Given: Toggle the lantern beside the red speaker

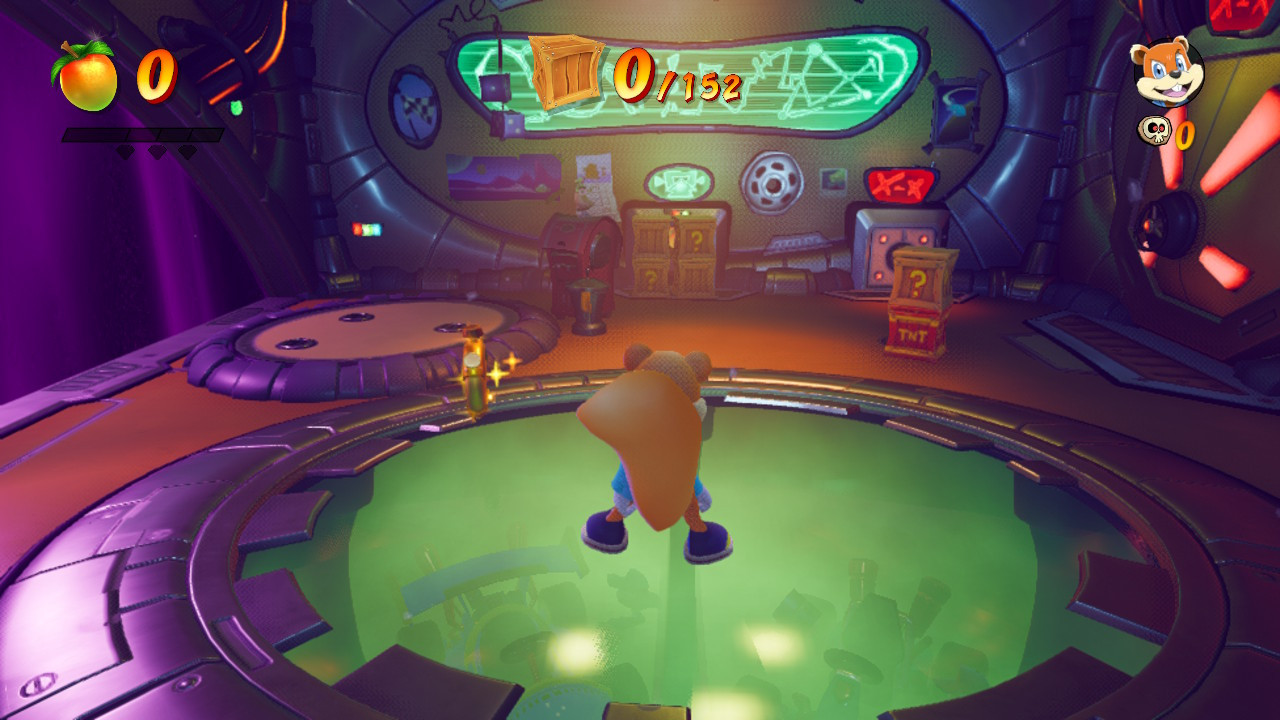Looking at the screenshot, I should (587, 300).
